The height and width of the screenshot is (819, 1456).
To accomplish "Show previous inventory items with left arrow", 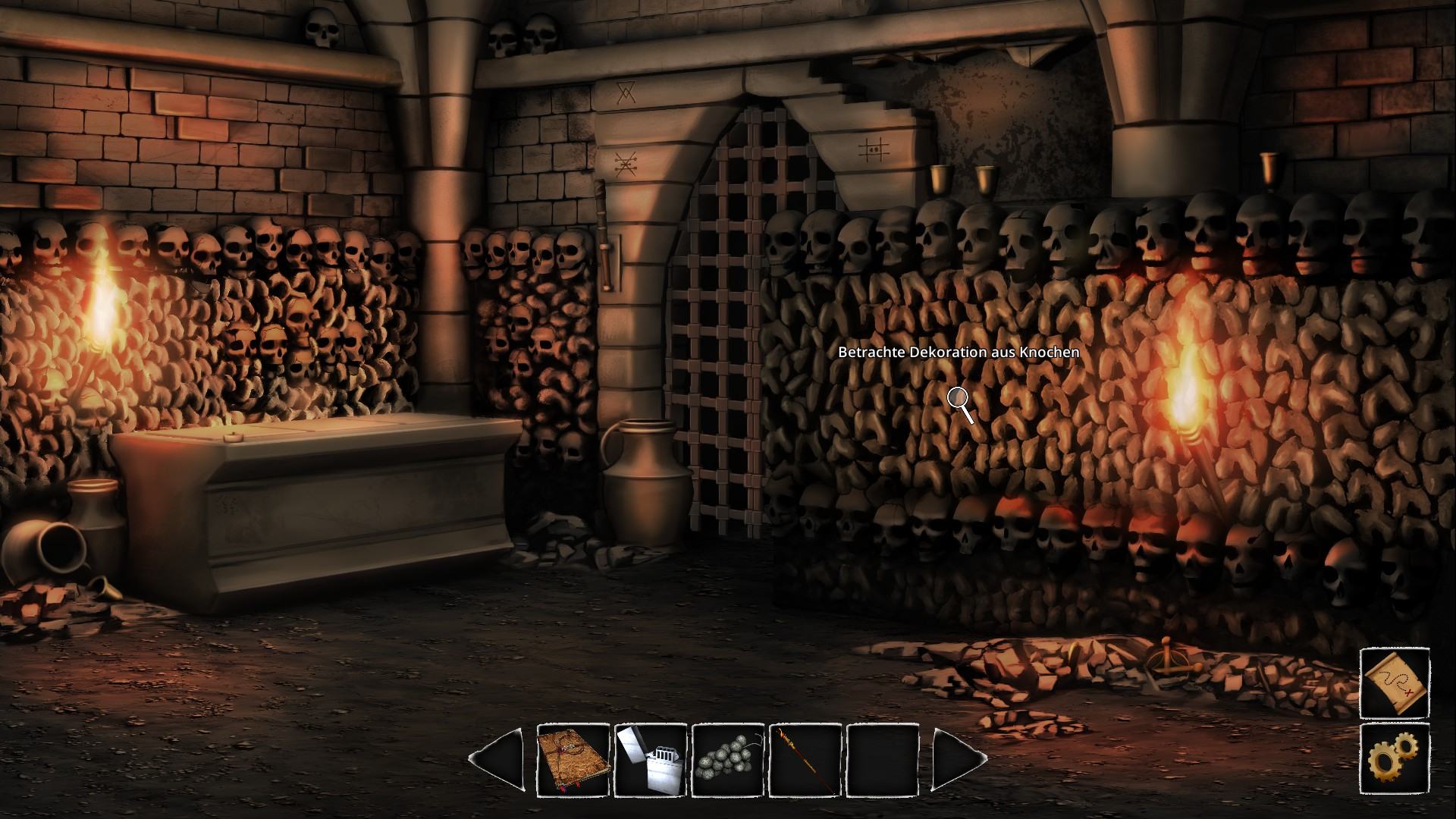I will pyautogui.click(x=497, y=759).
